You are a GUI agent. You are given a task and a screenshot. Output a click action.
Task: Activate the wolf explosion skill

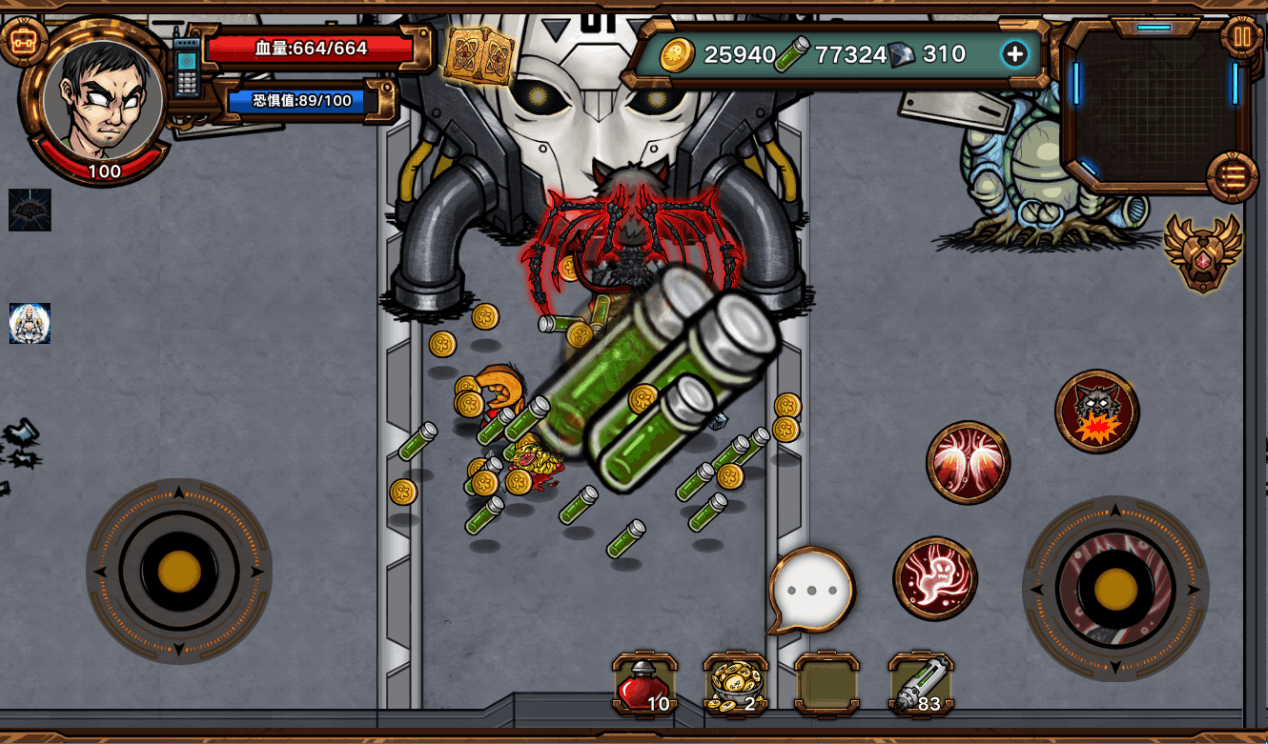tap(1097, 411)
